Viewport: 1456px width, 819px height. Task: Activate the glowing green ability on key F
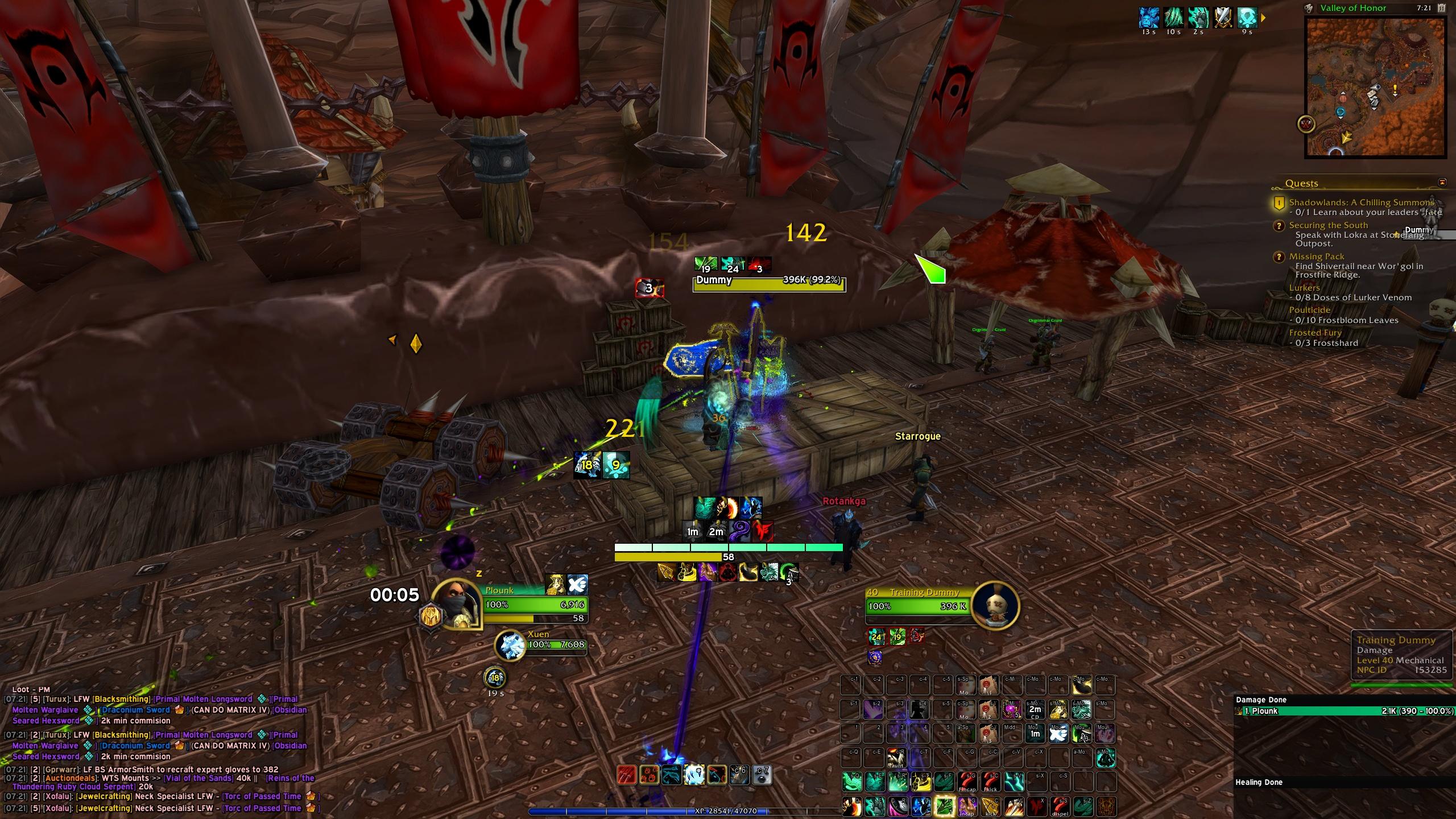tap(944, 806)
